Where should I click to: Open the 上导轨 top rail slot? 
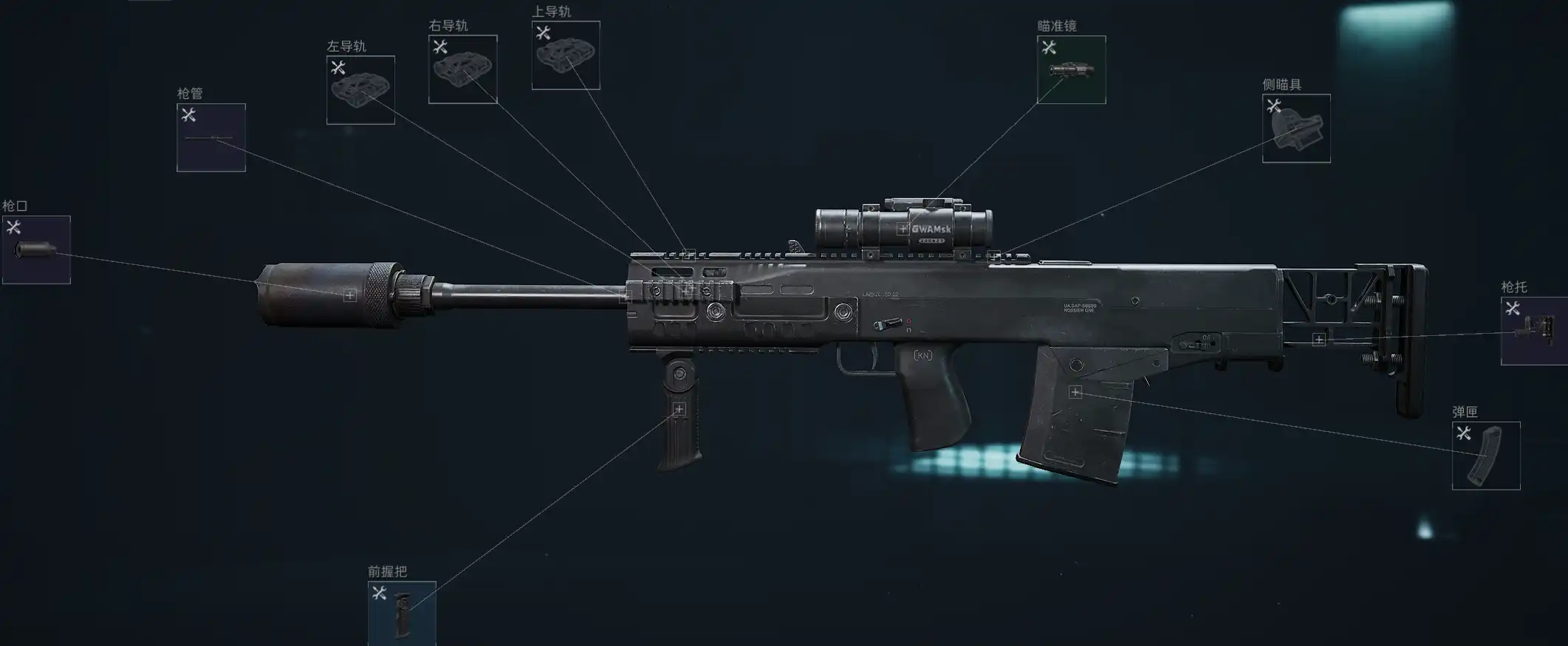click(566, 55)
